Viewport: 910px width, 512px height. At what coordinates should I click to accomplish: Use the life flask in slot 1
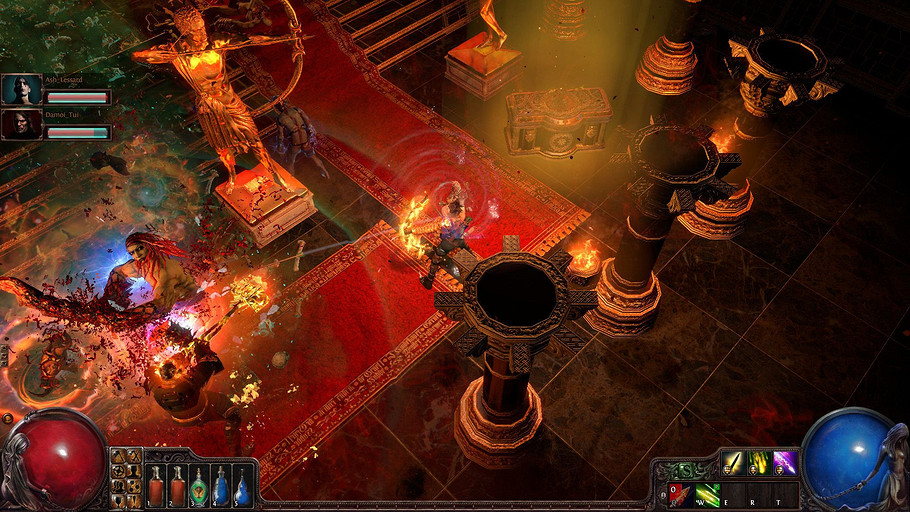point(155,485)
